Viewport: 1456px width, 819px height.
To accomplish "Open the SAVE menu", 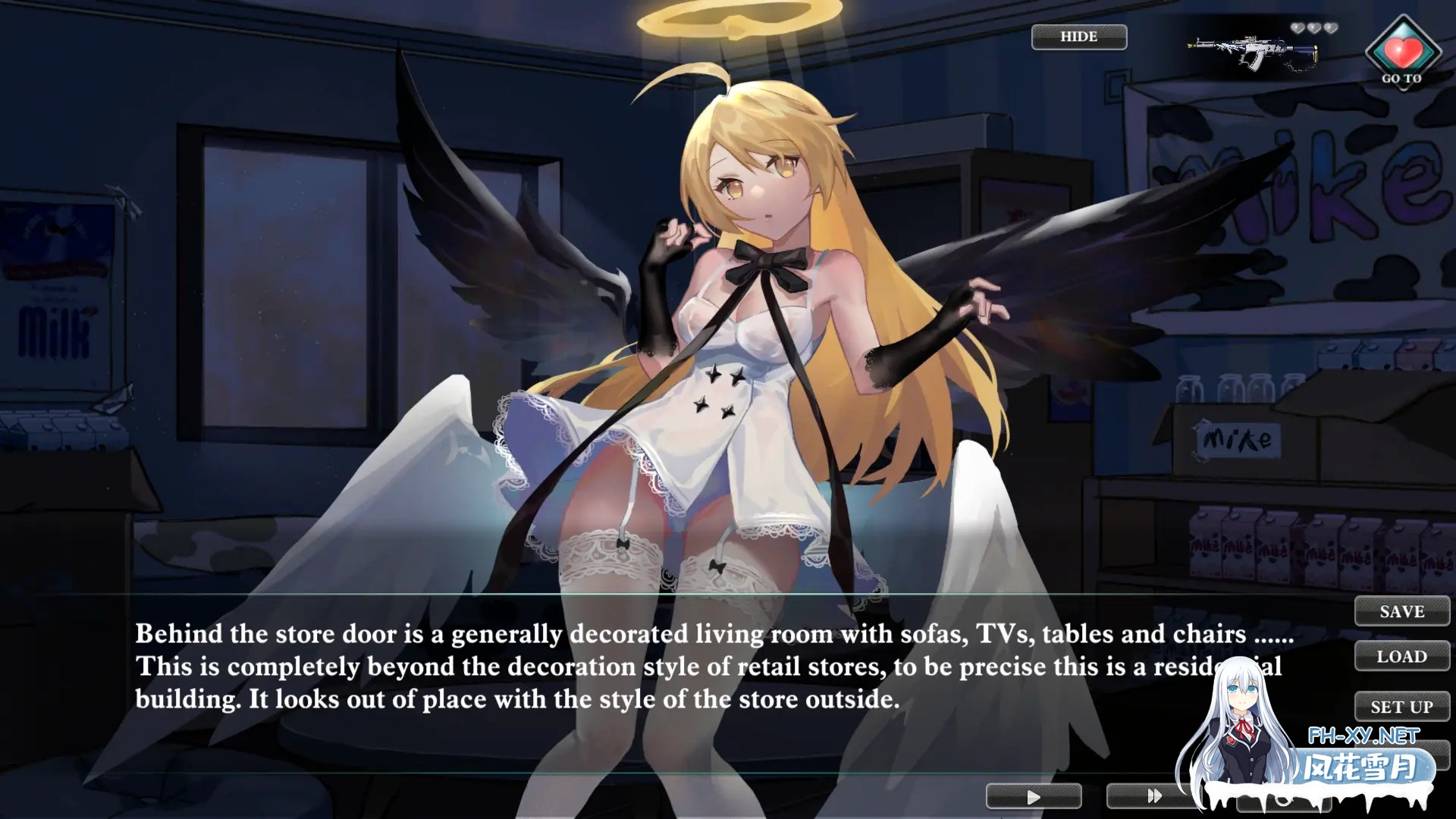I will click(1401, 612).
